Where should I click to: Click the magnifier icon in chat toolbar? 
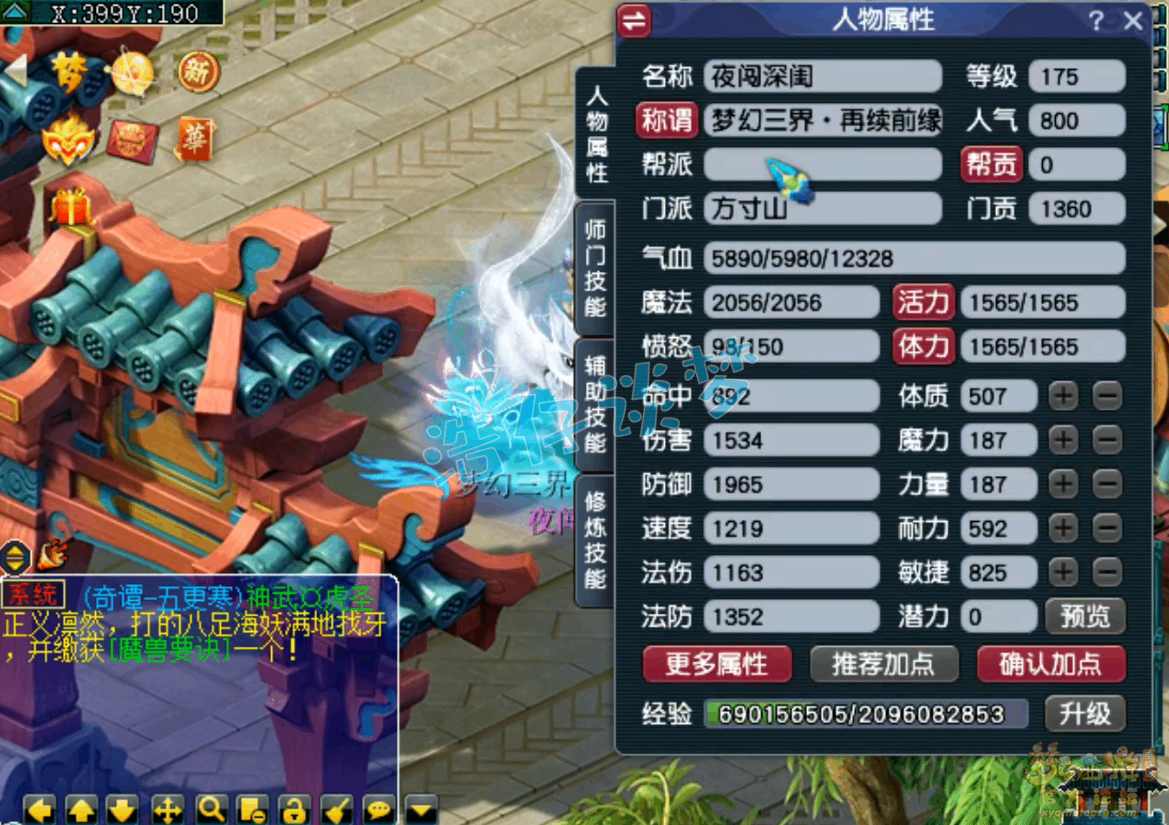(x=211, y=809)
